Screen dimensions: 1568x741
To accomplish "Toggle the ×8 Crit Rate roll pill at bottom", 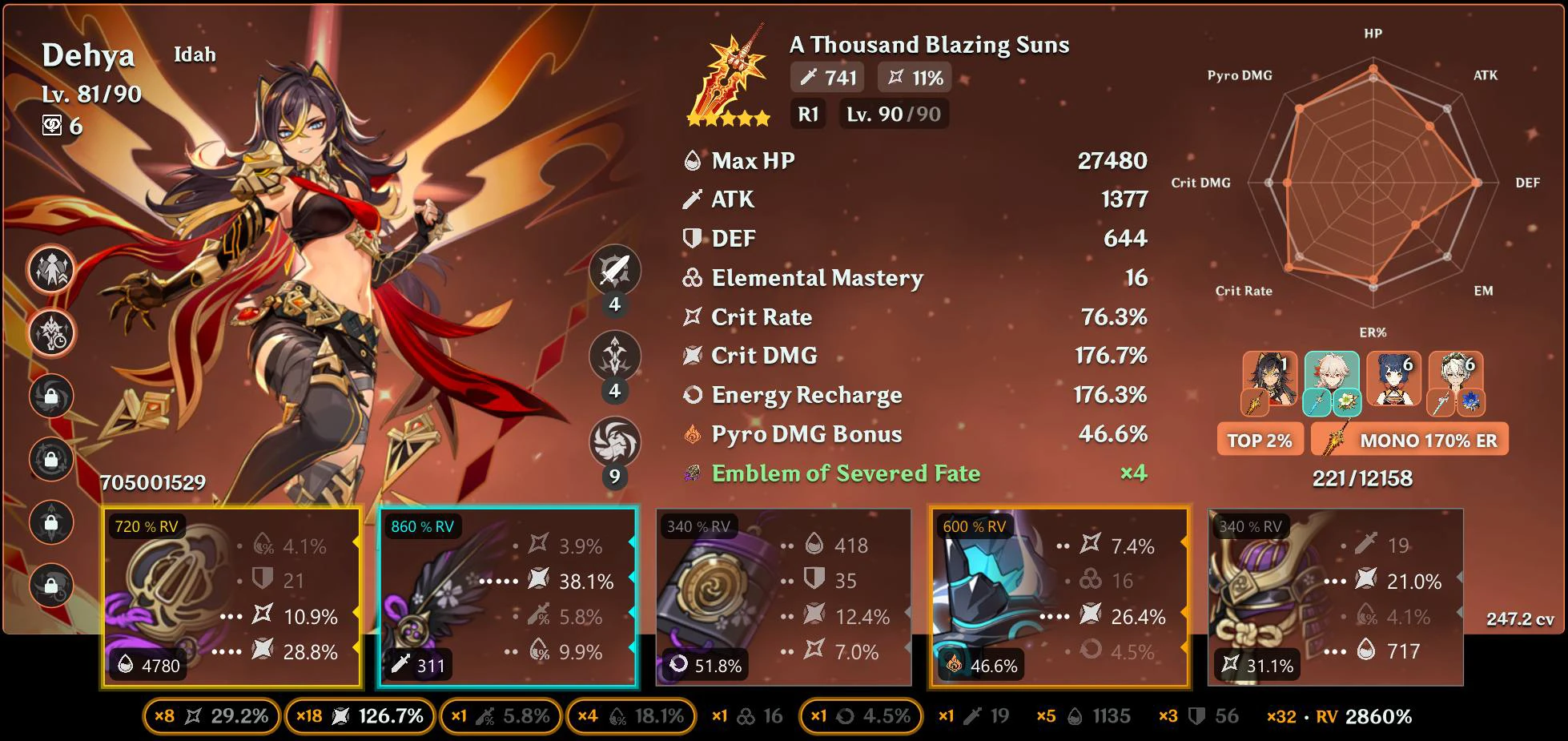I will tap(211, 717).
